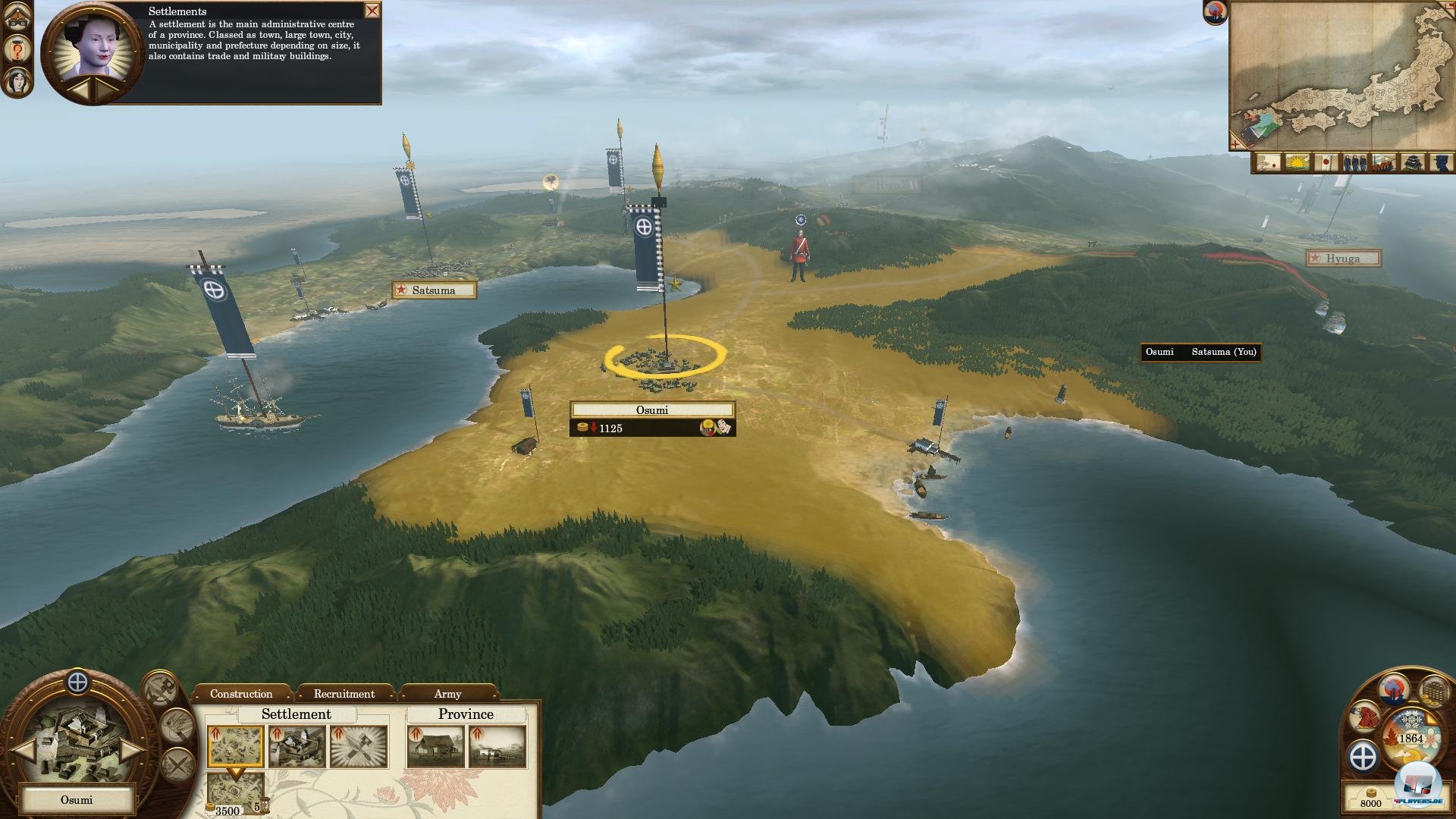Queue the town upgrade costing 3500
Image resolution: width=1456 pixels, height=819 pixels.
click(235, 793)
